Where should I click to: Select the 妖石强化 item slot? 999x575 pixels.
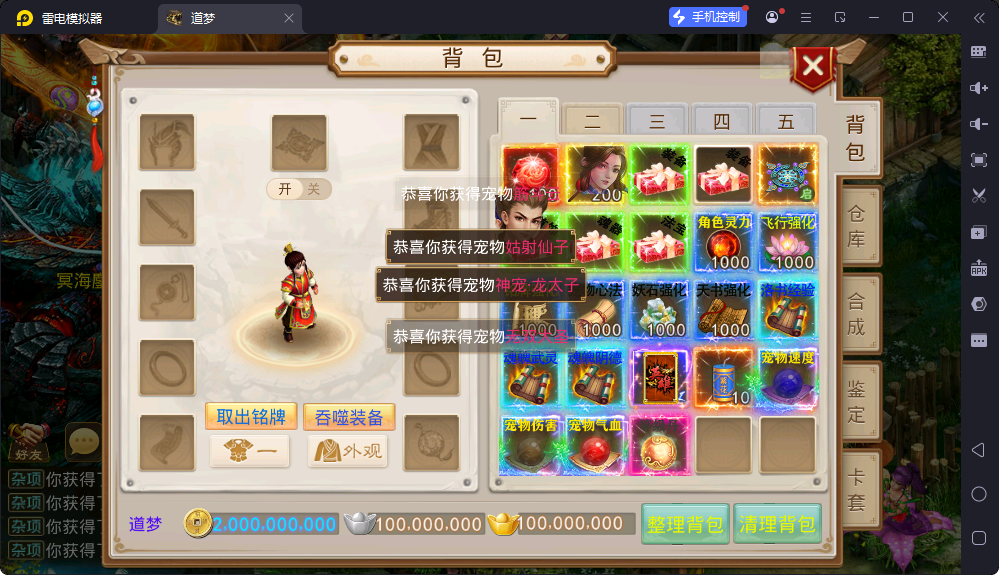[659, 309]
